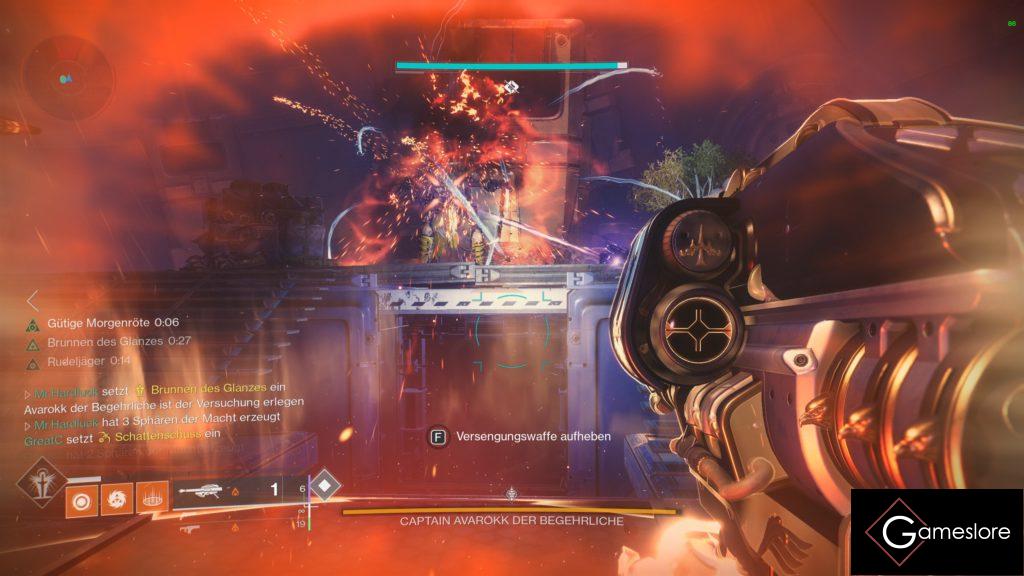The width and height of the screenshot is (1024, 576).
Task: Activate the swirling melee ability icon
Action: [115, 497]
